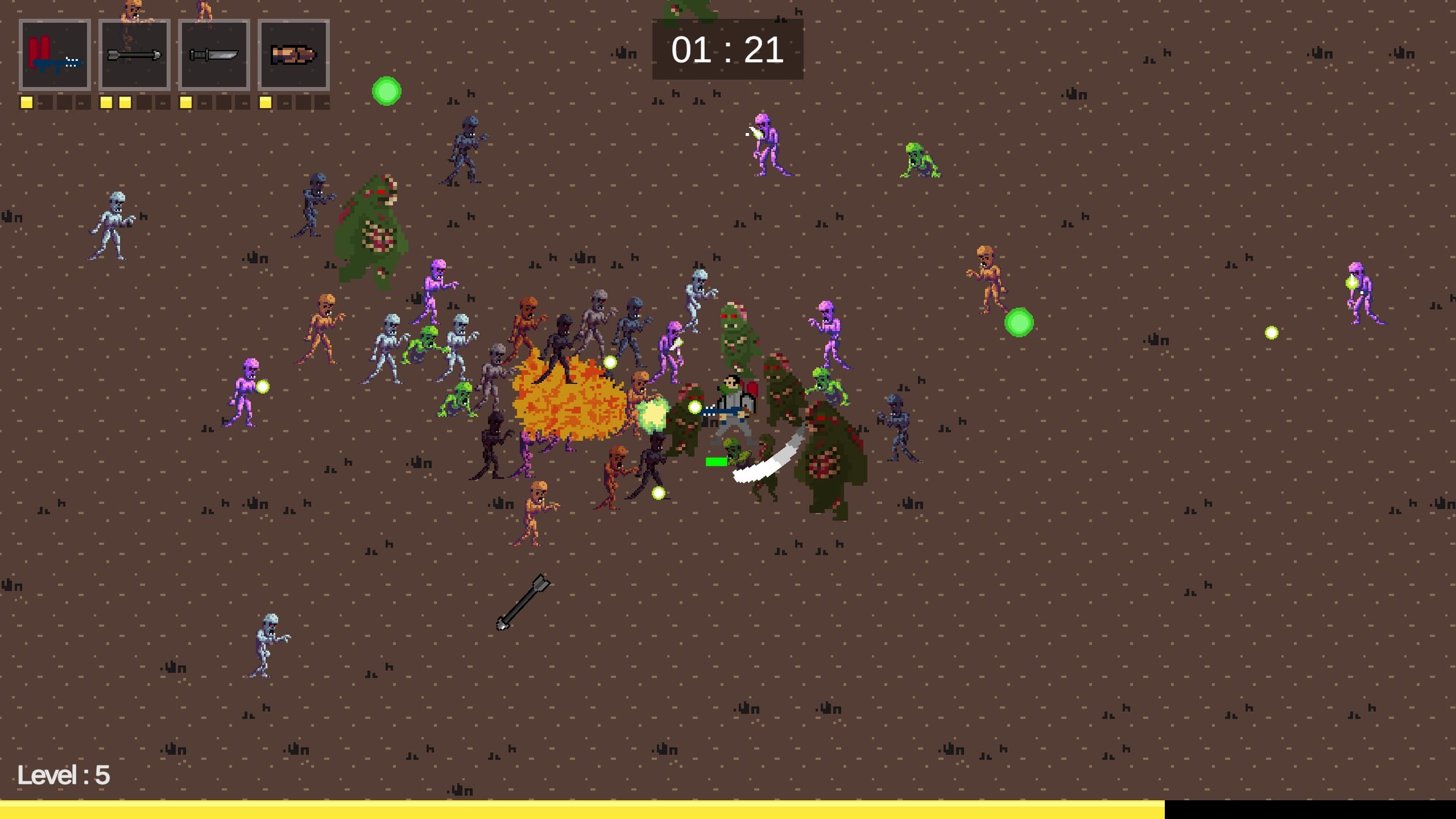The width and height of the screenshot is (1456, 819).
Task: Click the Level : 5 label
Action: tap(64, 775)
